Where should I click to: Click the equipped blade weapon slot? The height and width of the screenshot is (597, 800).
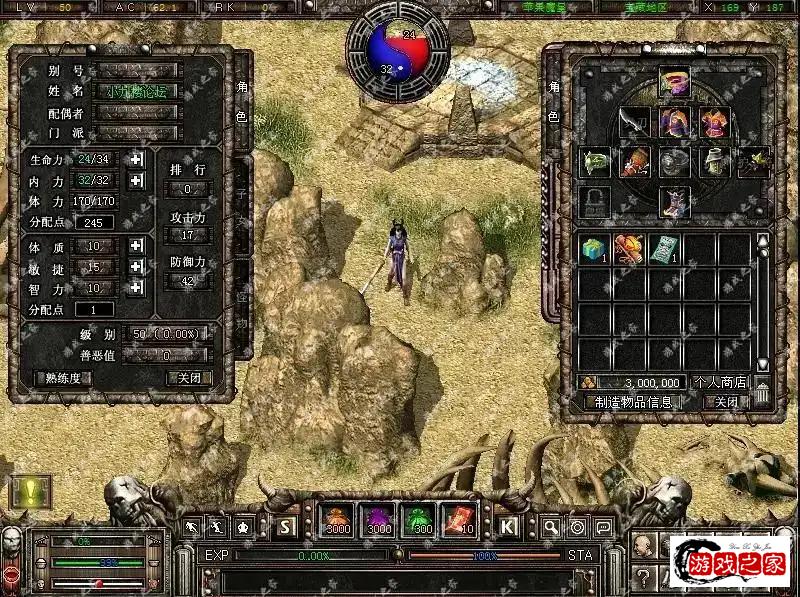point(634,123)
